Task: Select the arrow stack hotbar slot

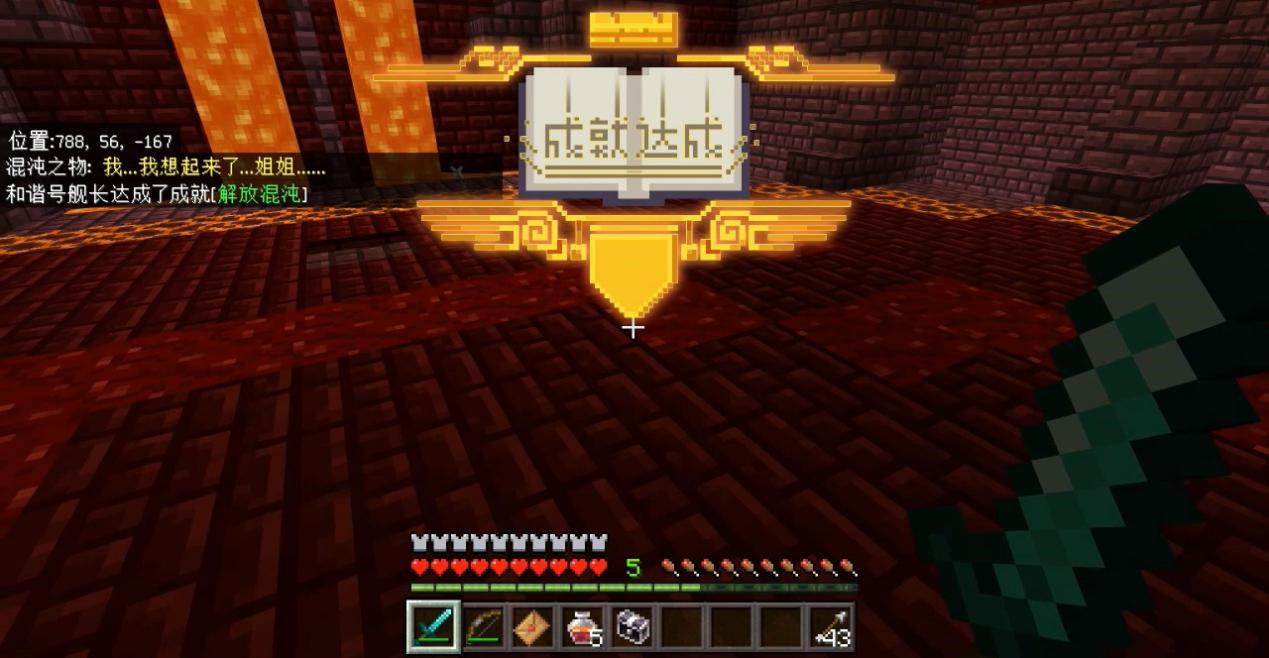Action: click(x=829, y=628)
